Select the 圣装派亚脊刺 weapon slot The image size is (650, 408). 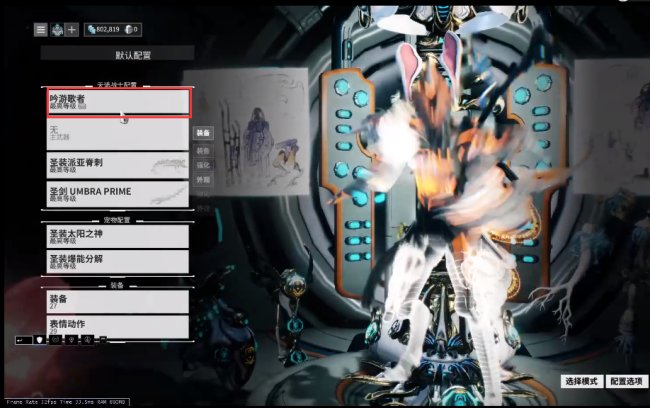(x=118, y=164)
